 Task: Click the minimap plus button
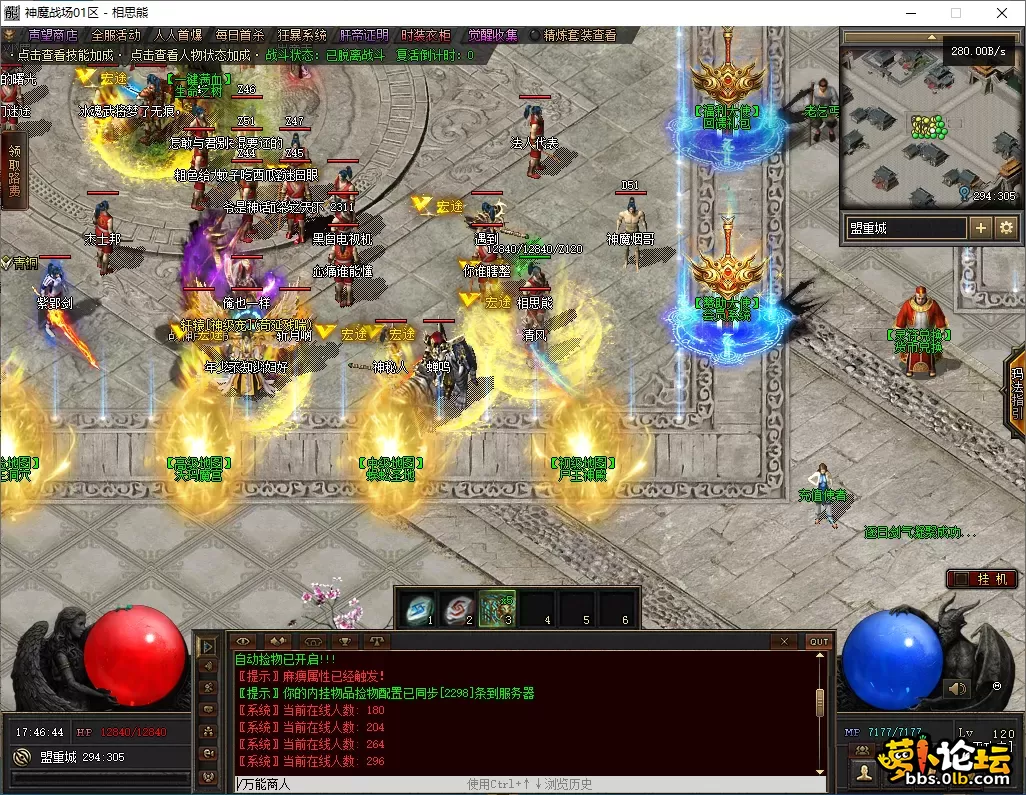pos(980,228)
